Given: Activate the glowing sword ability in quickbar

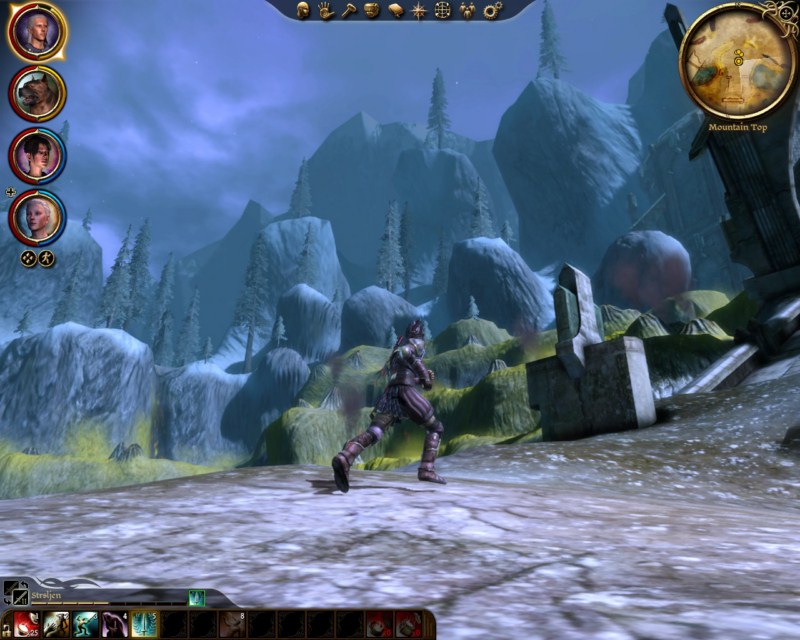Looking at the screenshot, I should [144, 624].
